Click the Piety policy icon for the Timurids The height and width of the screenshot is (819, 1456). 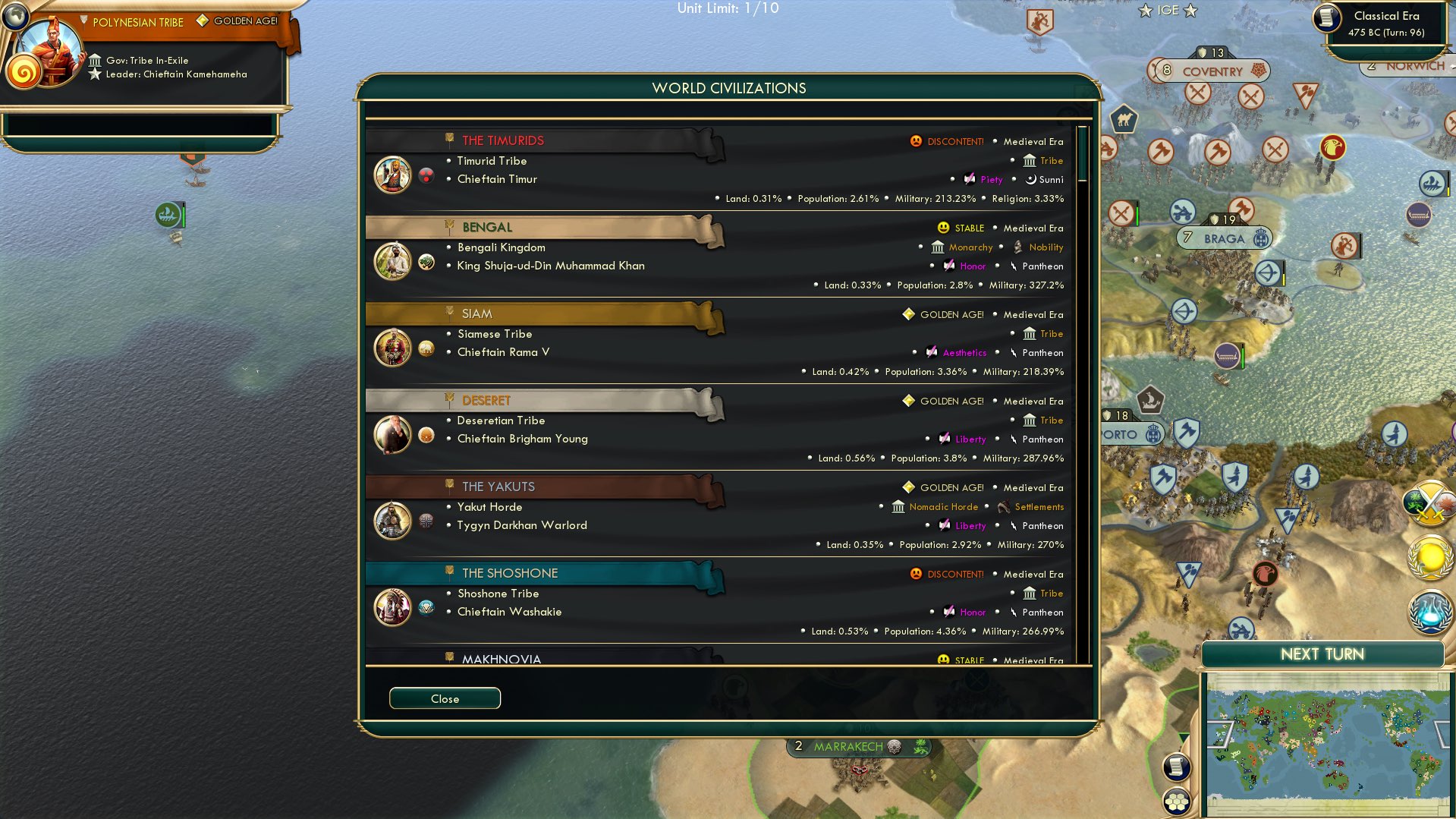tap(969, 180)
